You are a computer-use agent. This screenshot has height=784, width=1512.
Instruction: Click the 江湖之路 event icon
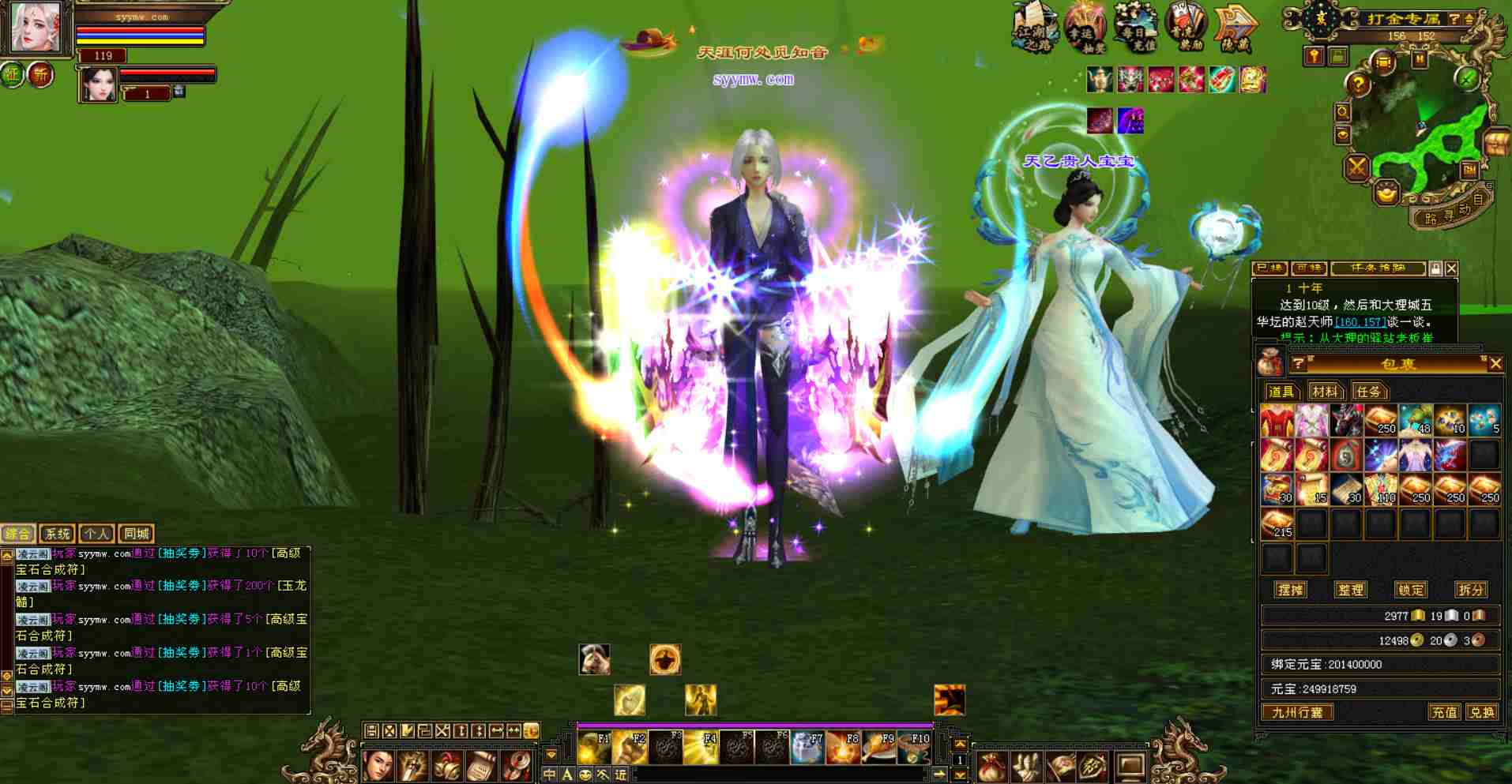(x=1035, y=28)
